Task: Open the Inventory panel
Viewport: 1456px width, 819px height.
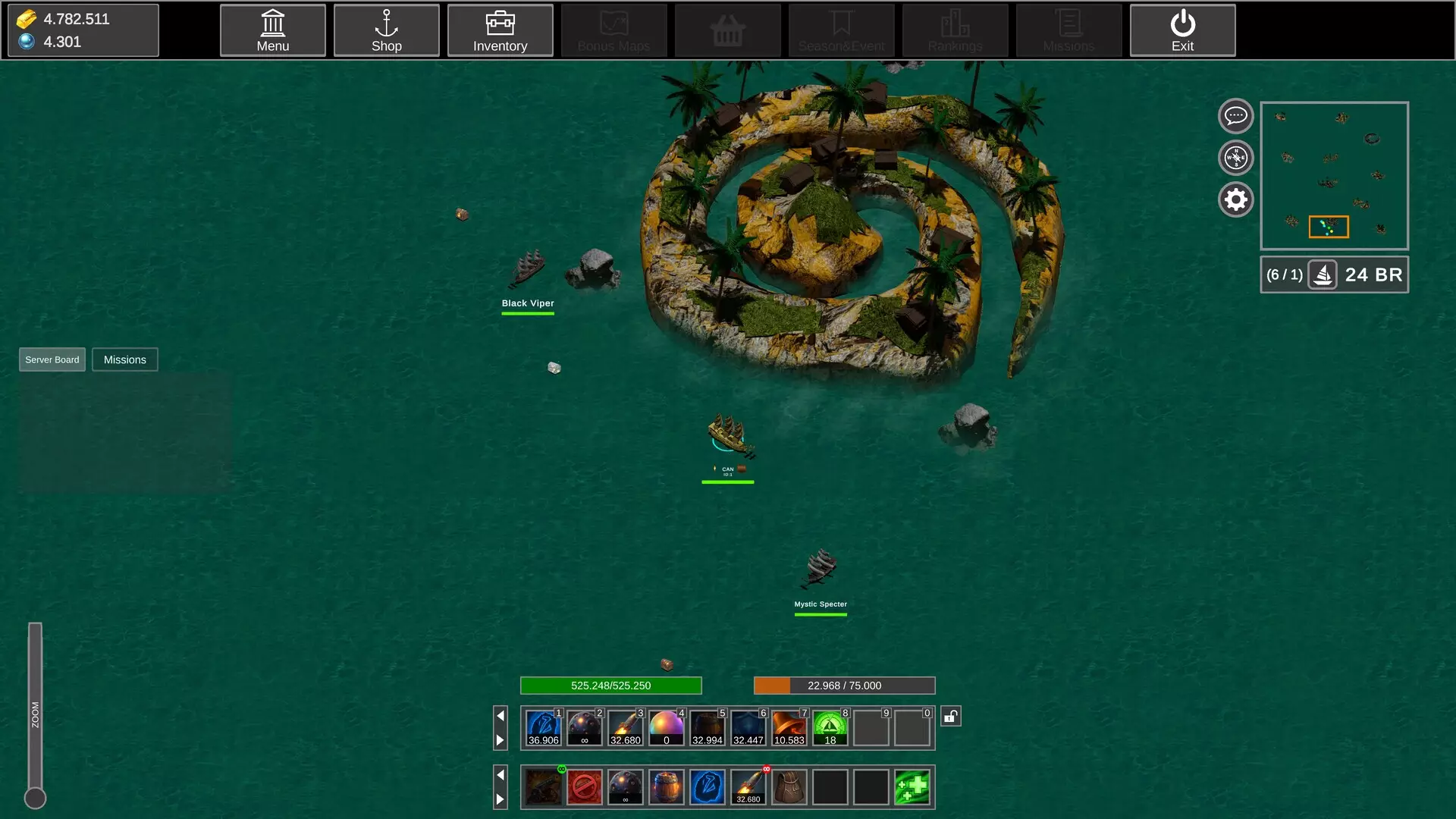Action: coord(500,30)
